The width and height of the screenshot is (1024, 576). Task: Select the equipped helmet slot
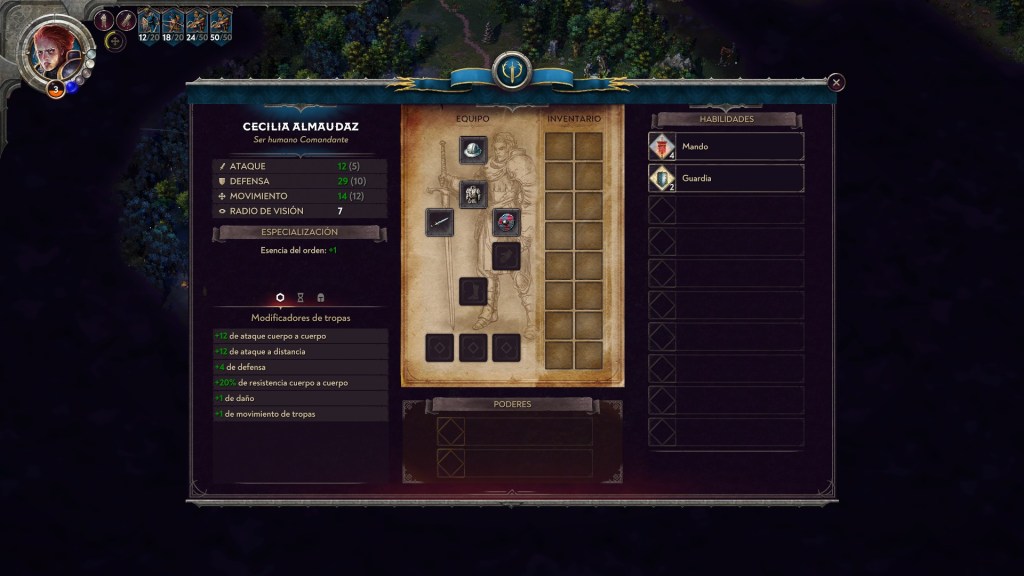tap(473, 150)
